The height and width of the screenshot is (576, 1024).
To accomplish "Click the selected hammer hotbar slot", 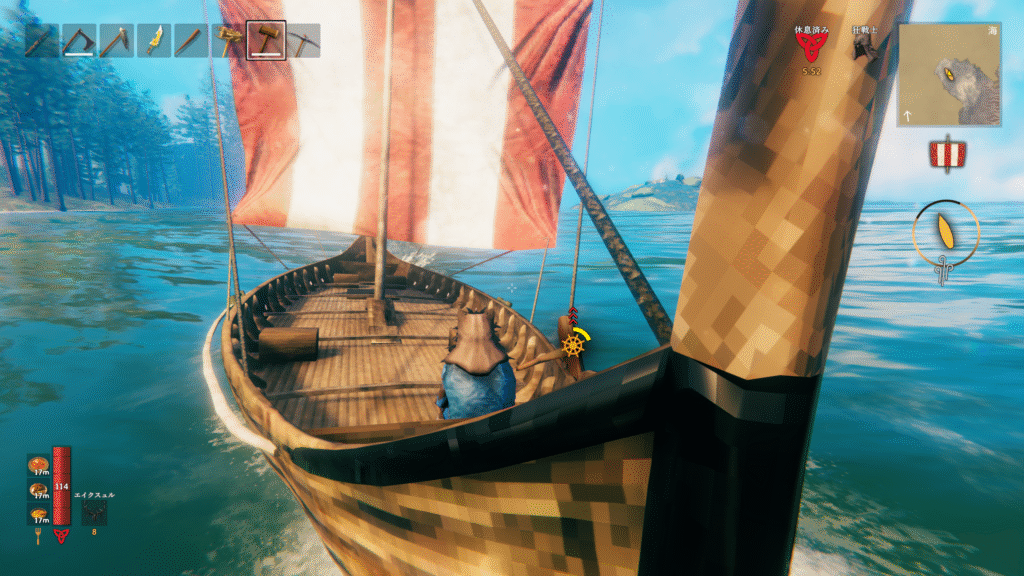I will [x=266, y=41].
